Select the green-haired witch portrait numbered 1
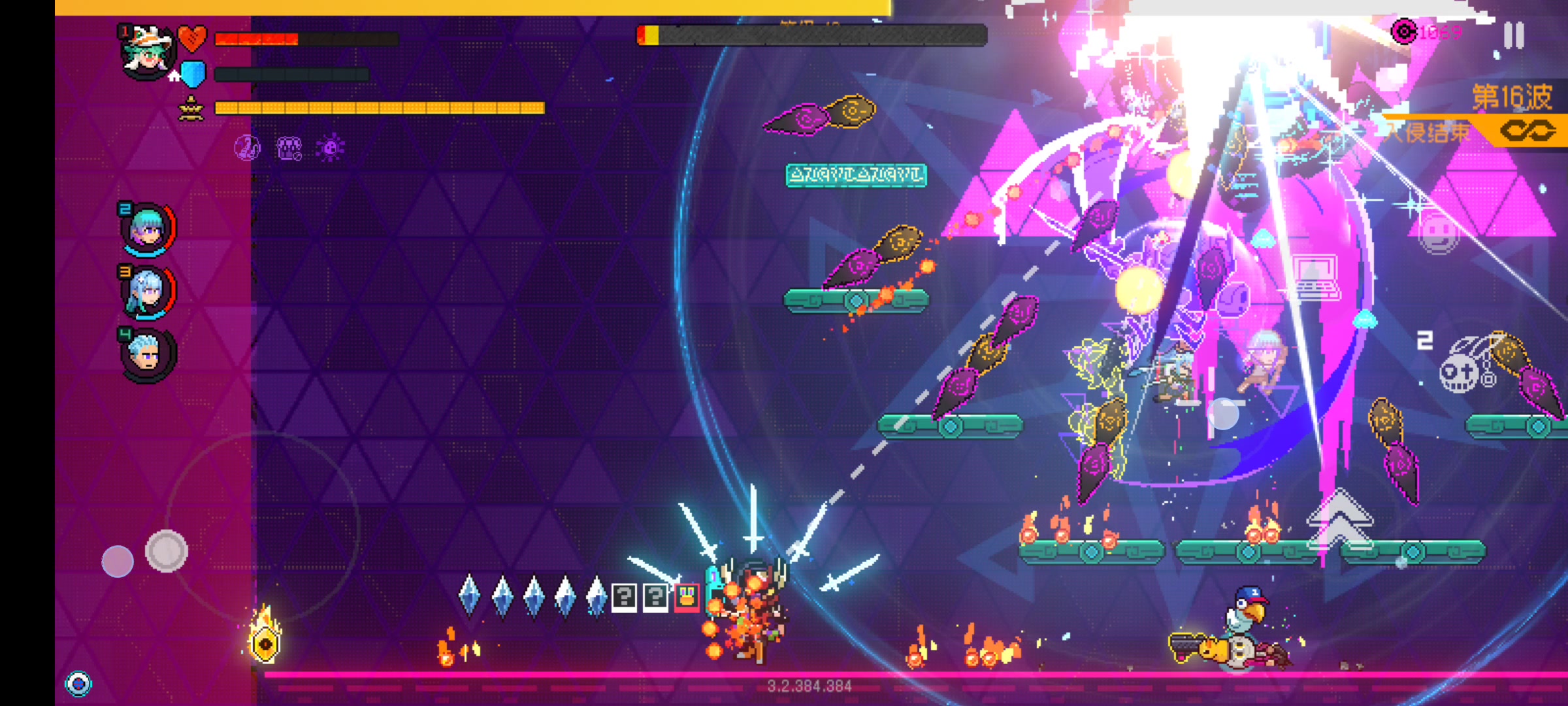The height and width of the screenshot is (706, 1568). pyautogui.click(x=148, y=52)
